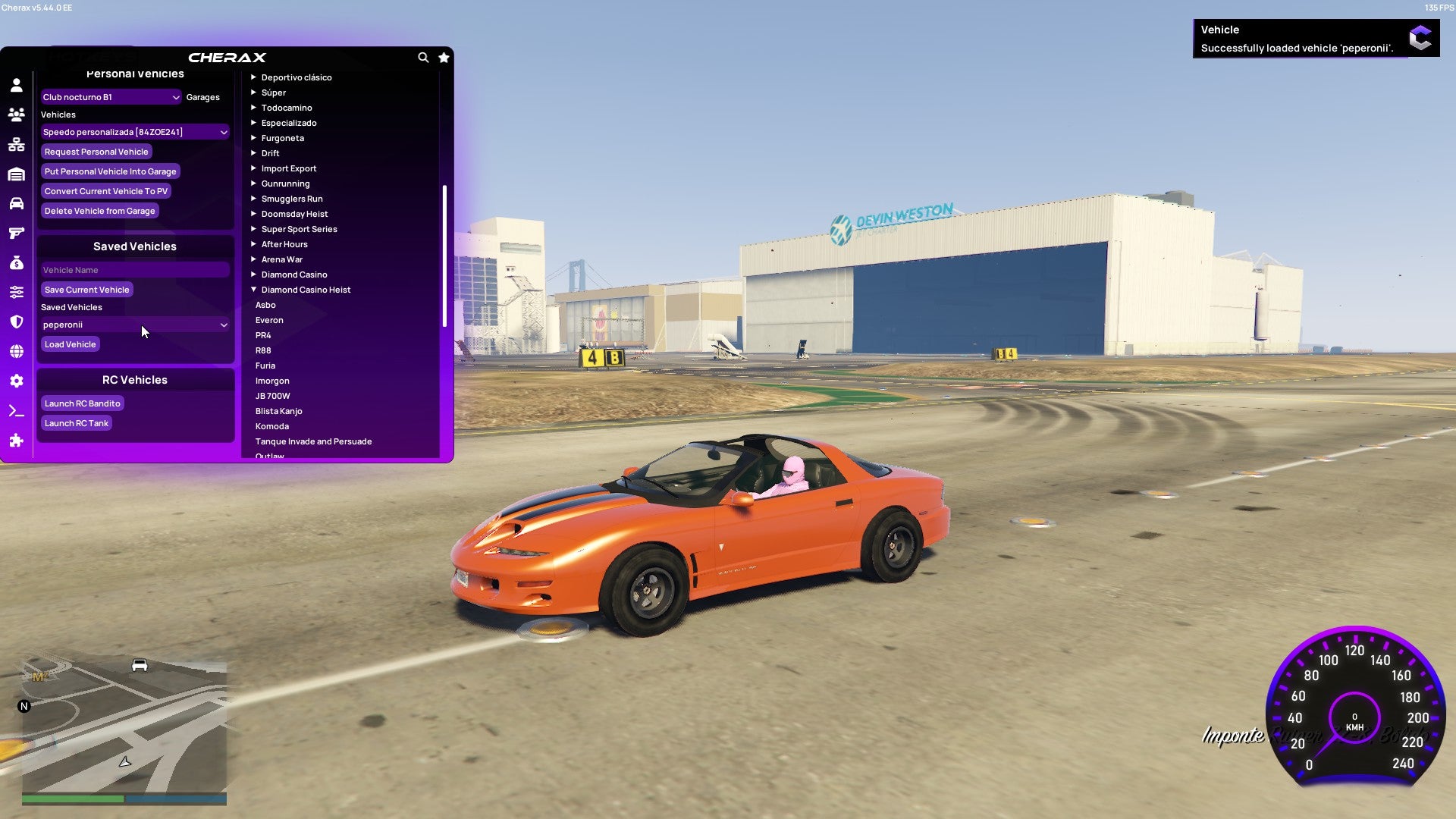
Task: Open the Speedo personalizada vehicle dropdown
Action: [135, 131]
